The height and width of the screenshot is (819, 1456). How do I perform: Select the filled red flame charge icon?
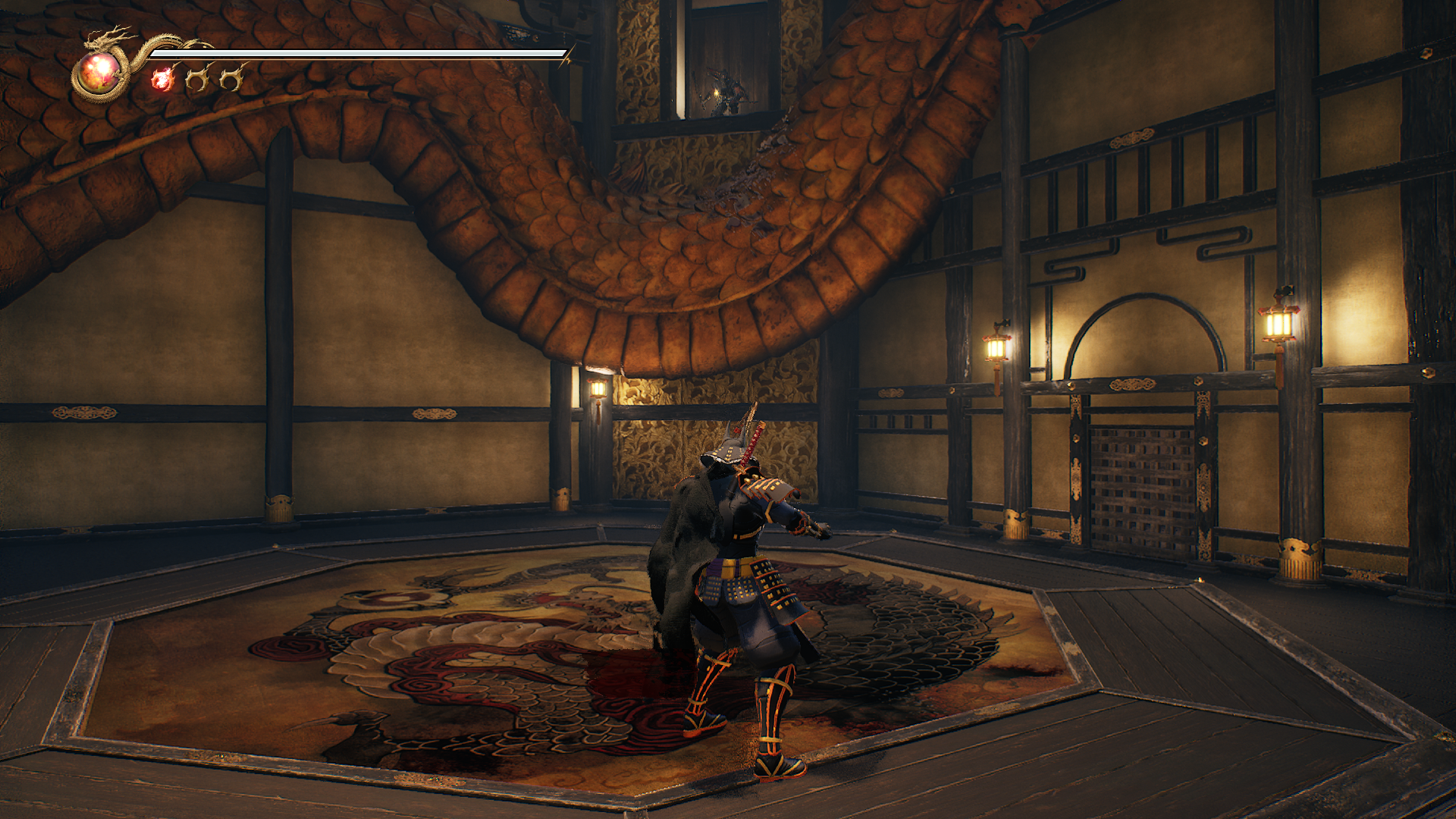pyautogui.click(x=162, y=78)
